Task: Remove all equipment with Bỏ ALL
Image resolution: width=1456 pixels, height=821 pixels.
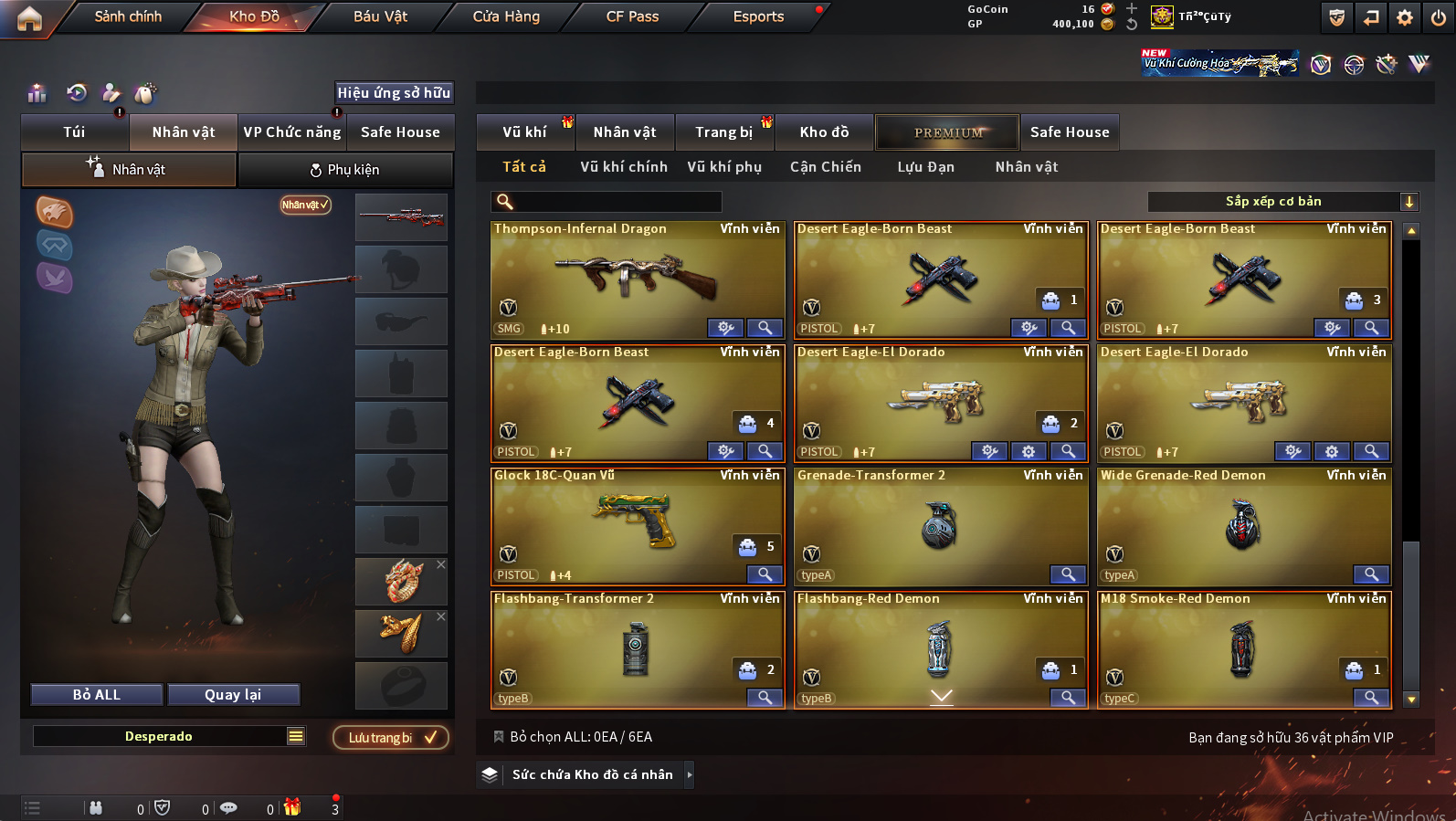Action: (x=97, y=695)
